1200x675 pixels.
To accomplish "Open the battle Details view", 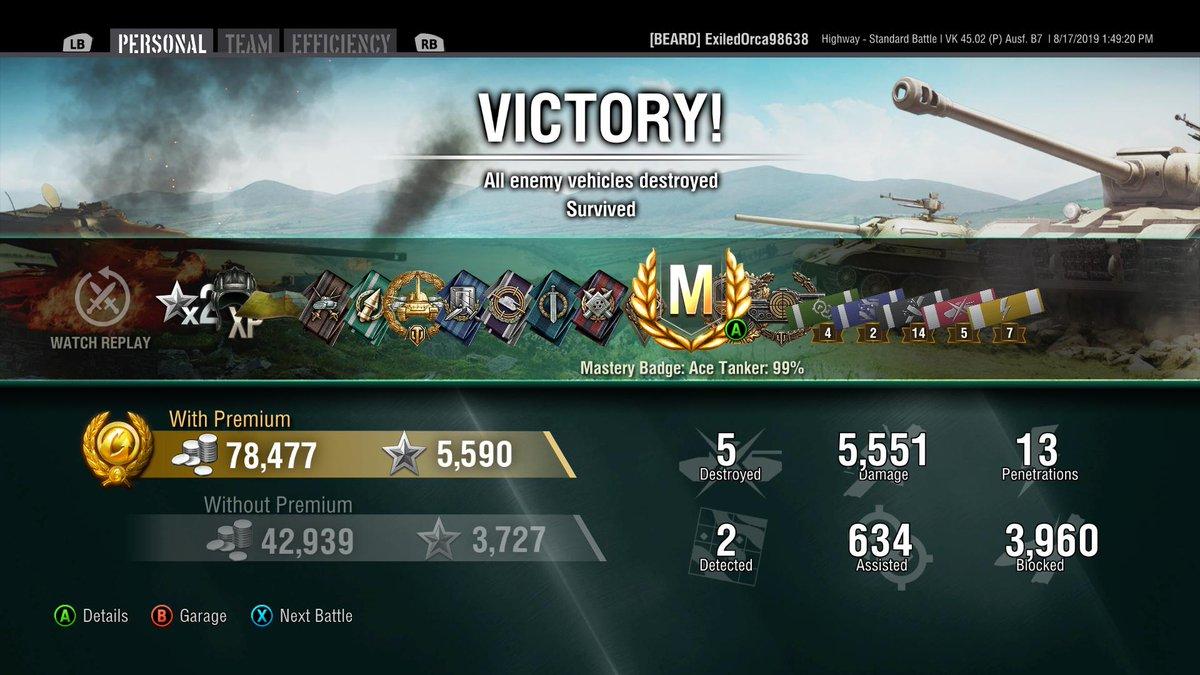I will (92, 616).
